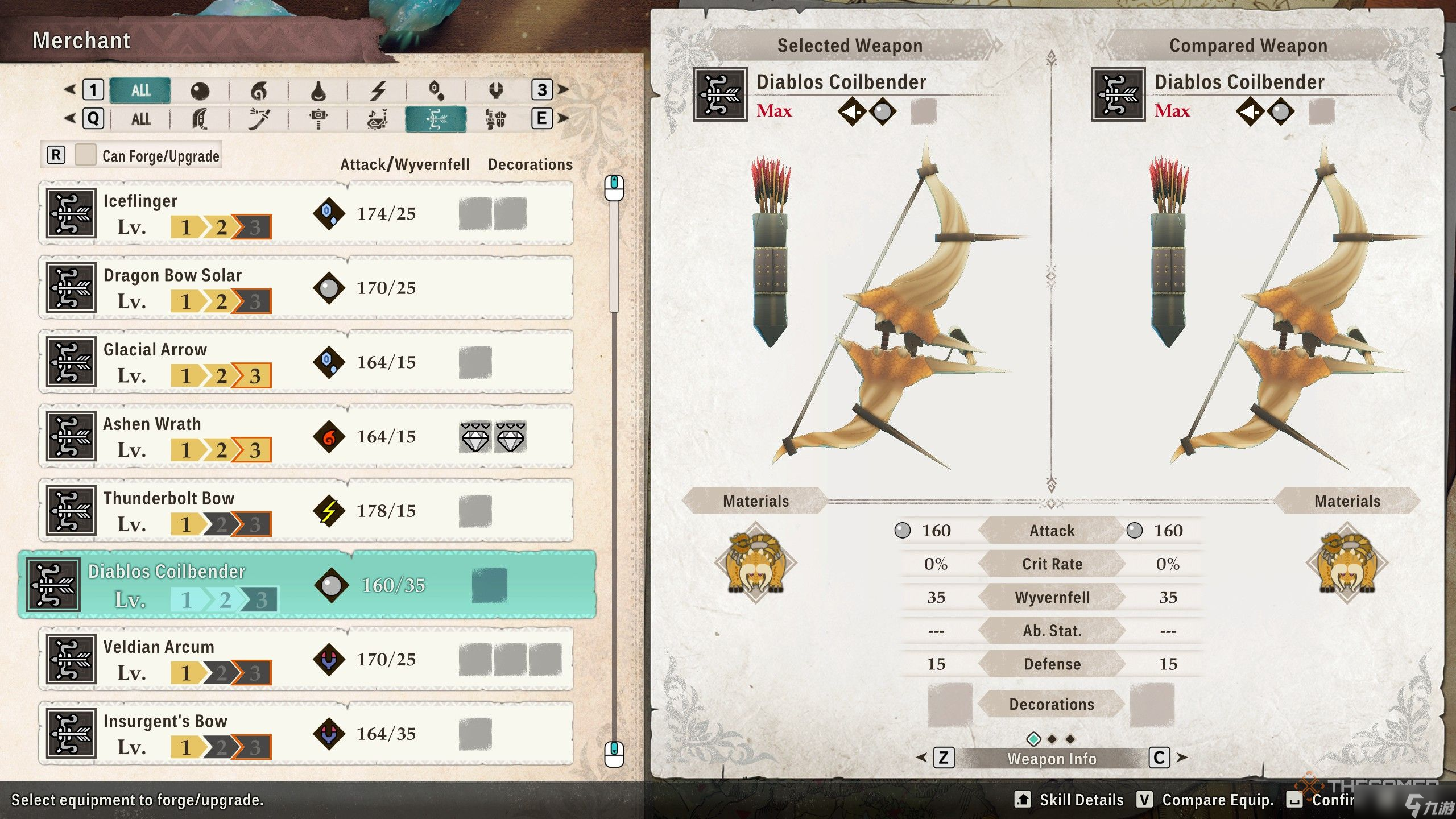Image resolution: width=1456 pixels, height=819 pixels.
Task: Filter by non-elemental sphere icon
Action: [x=200, y=90]
